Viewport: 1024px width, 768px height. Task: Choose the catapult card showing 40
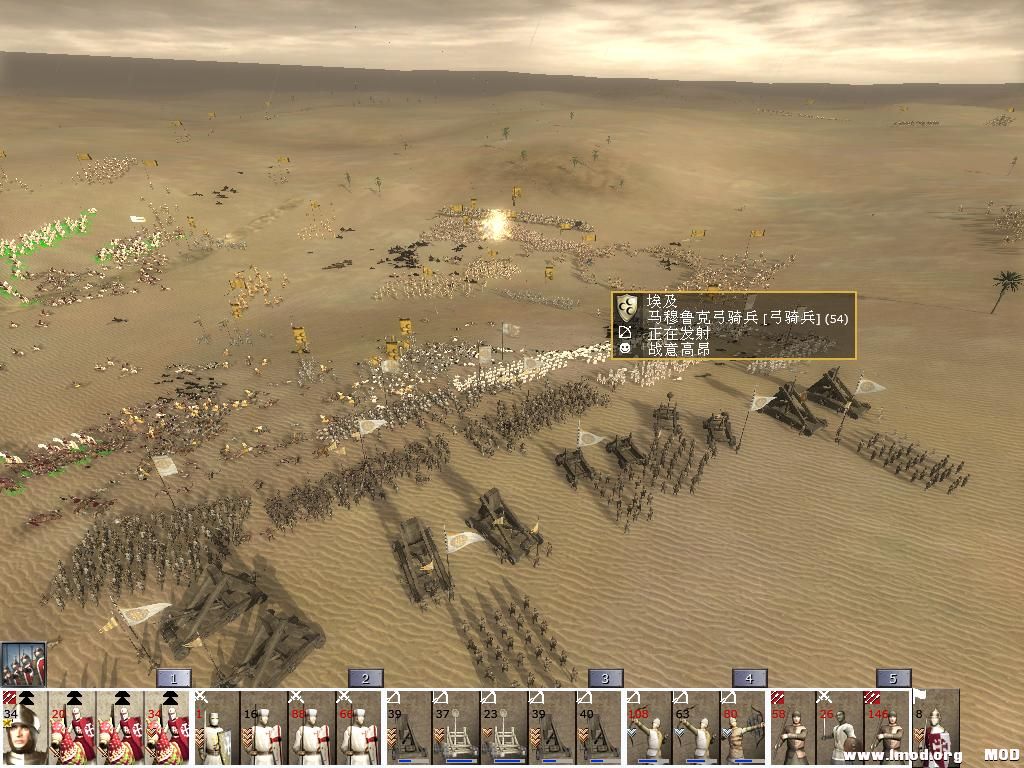(x=600, y=728)
